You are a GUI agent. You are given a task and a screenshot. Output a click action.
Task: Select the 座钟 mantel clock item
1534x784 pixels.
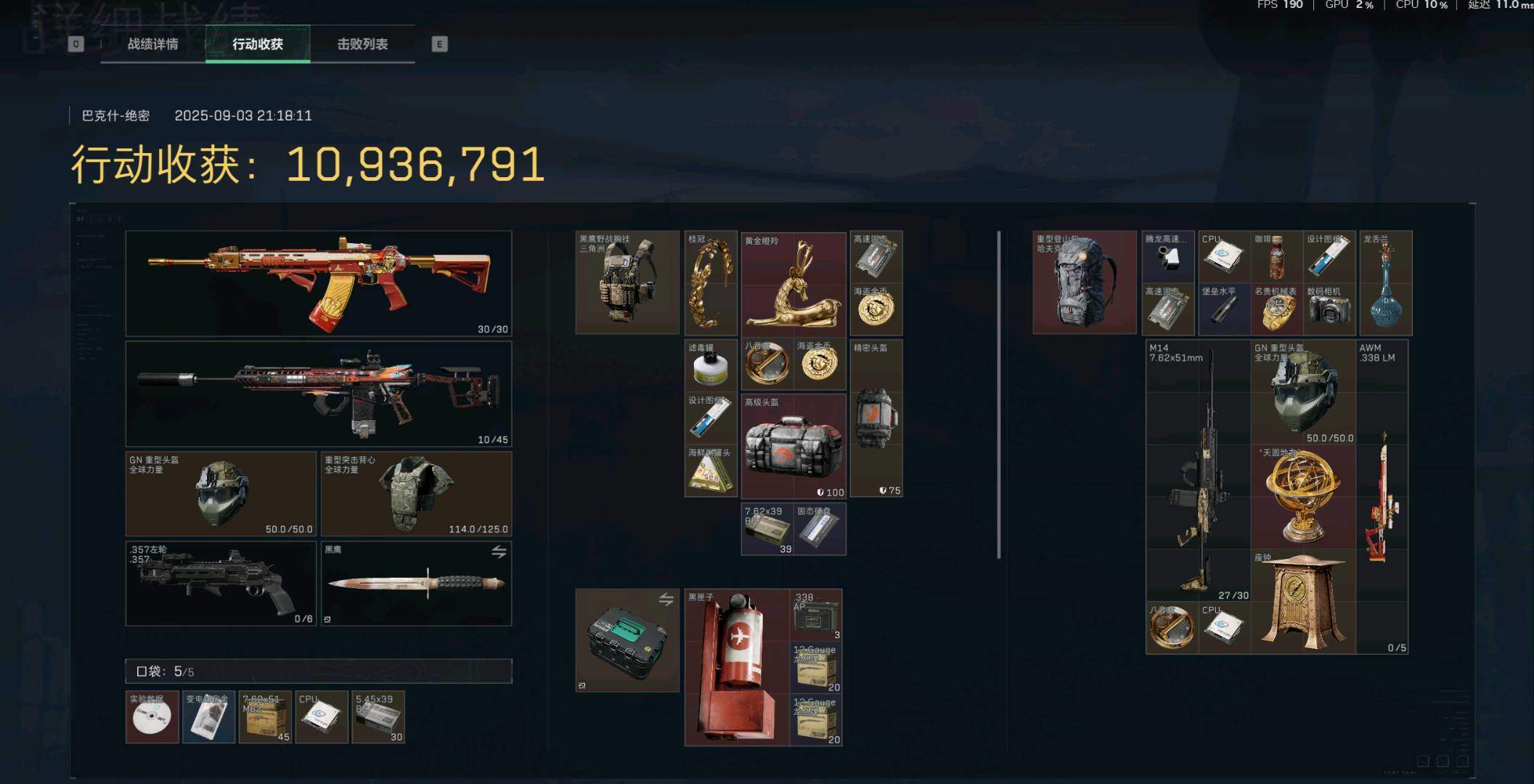tap(1303, 601)
